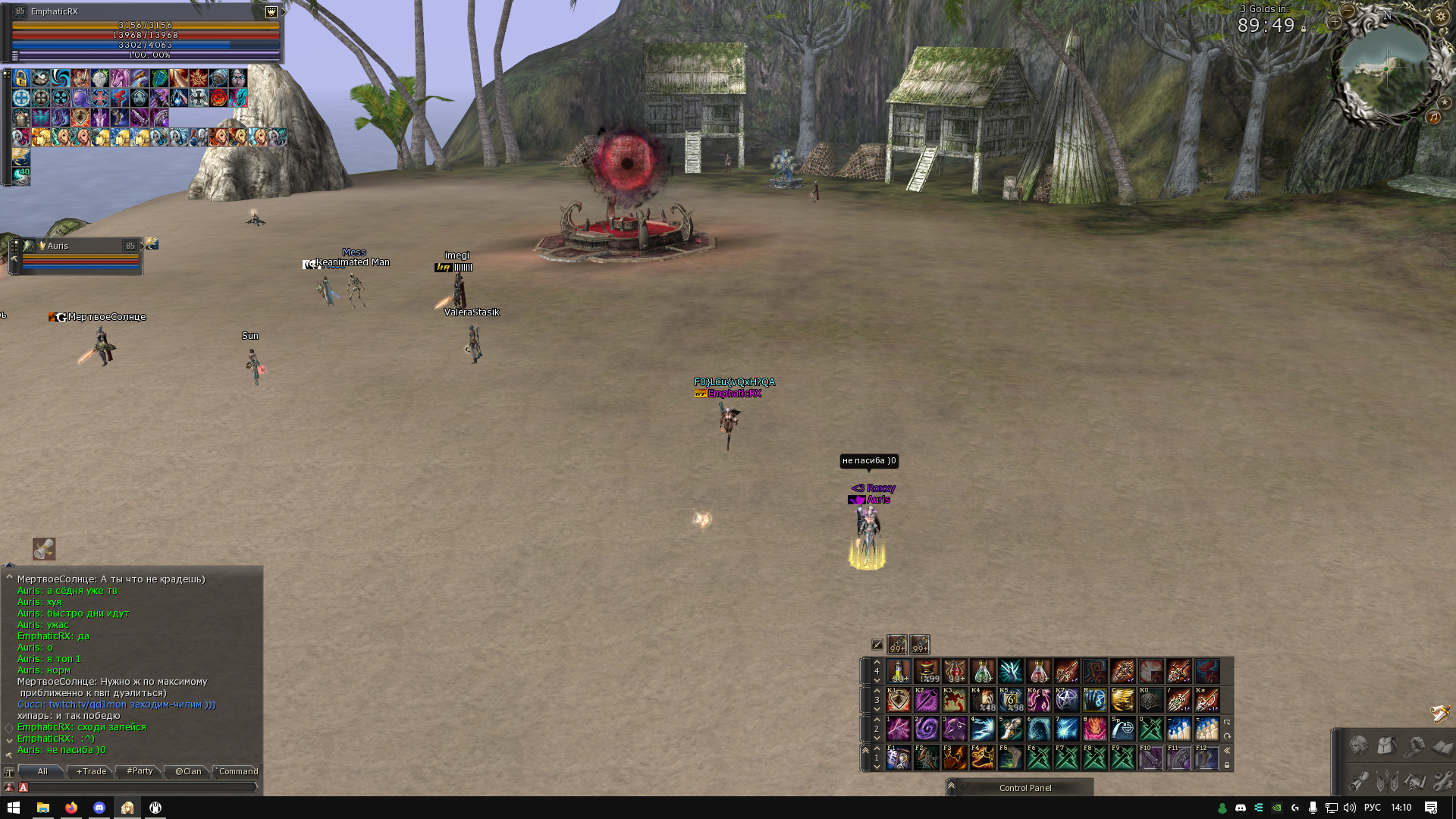Viewport: 1456px width, 819px height.
Task: Toggle the music note button by minimap
Action: click(x=1433, y=117)
